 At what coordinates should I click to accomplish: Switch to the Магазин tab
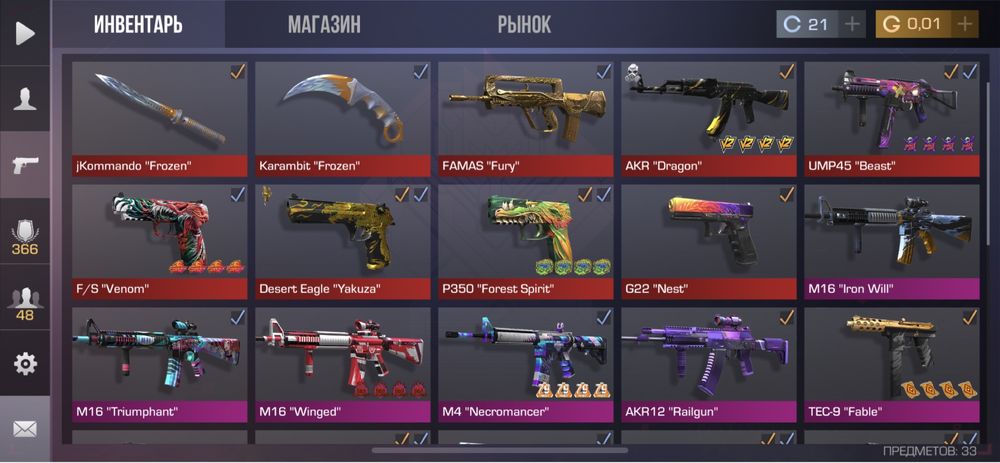coord(324,24)
